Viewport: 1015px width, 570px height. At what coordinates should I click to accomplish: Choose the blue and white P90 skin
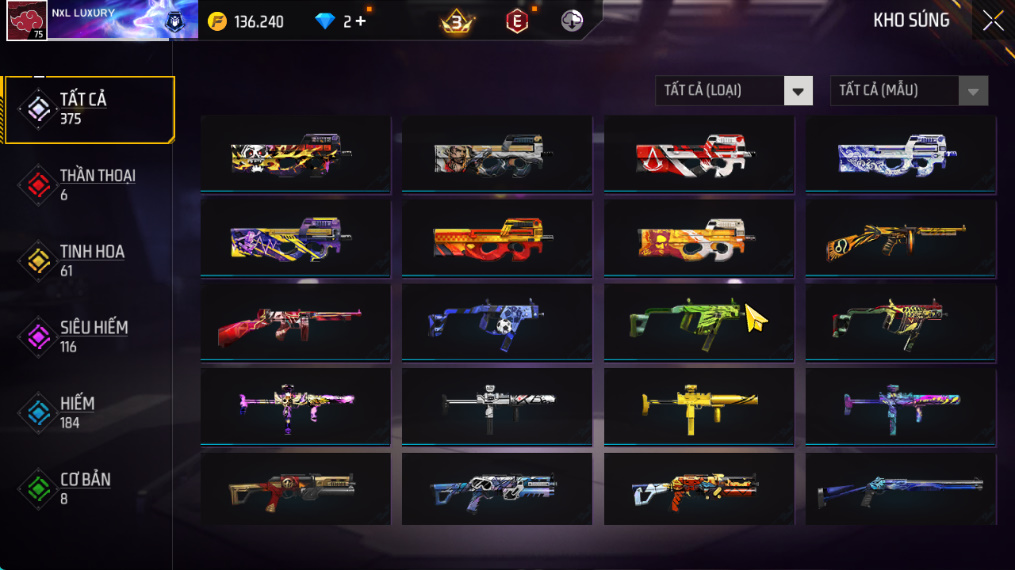click(x=900, y=153)
